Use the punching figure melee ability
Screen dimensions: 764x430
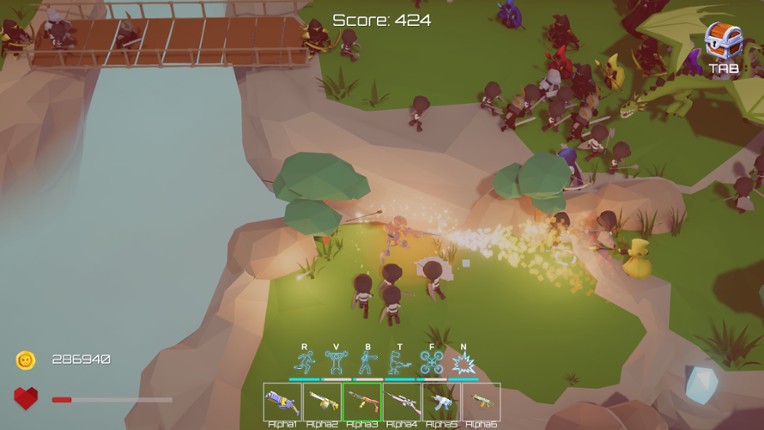pos(367,362)
